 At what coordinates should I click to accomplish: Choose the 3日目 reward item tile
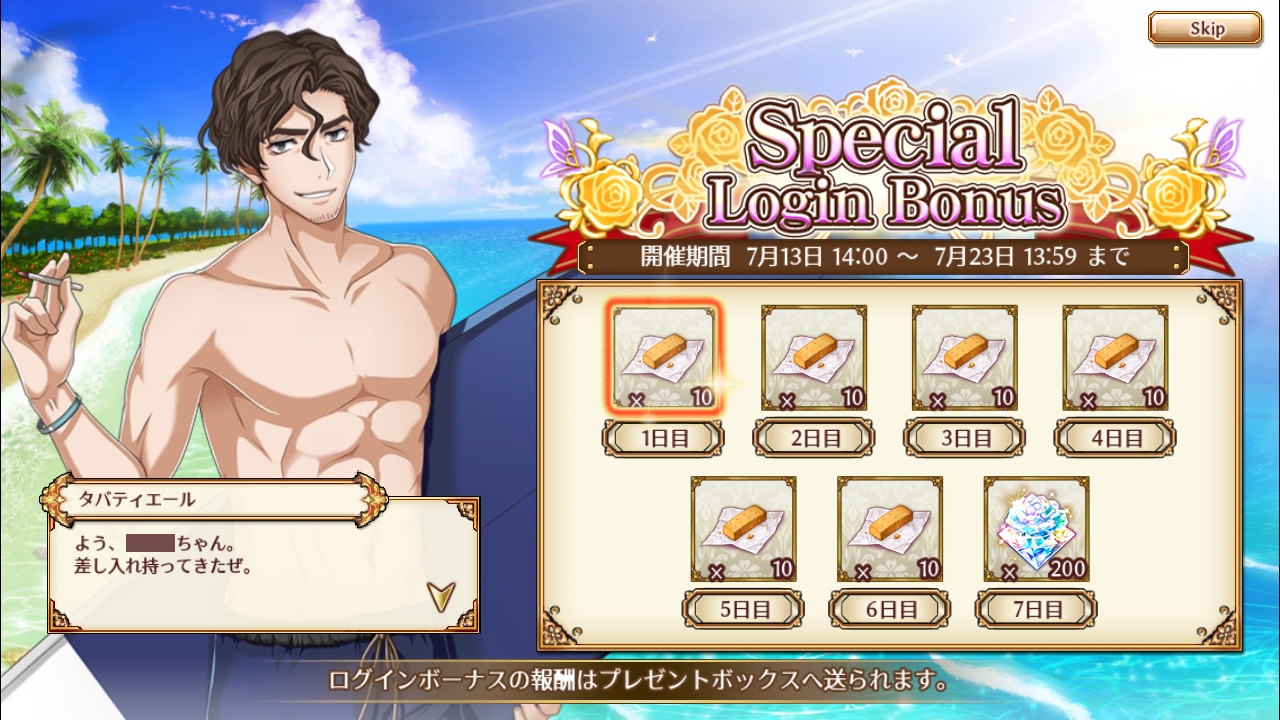(964, 357)
